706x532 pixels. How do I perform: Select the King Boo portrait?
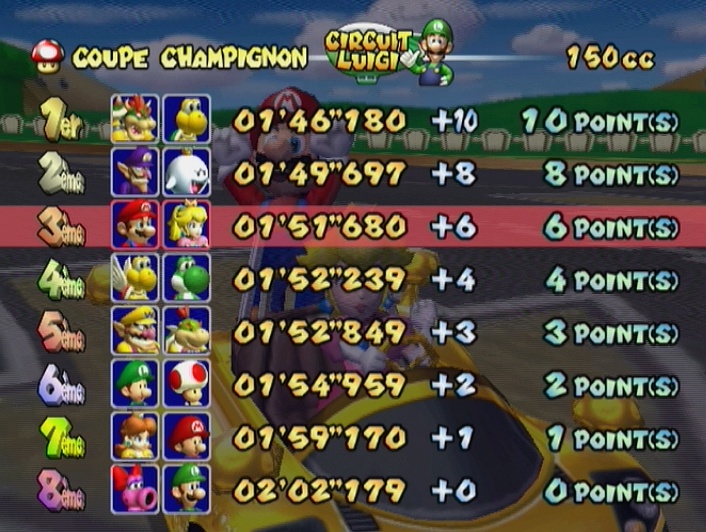coord(186,173)
